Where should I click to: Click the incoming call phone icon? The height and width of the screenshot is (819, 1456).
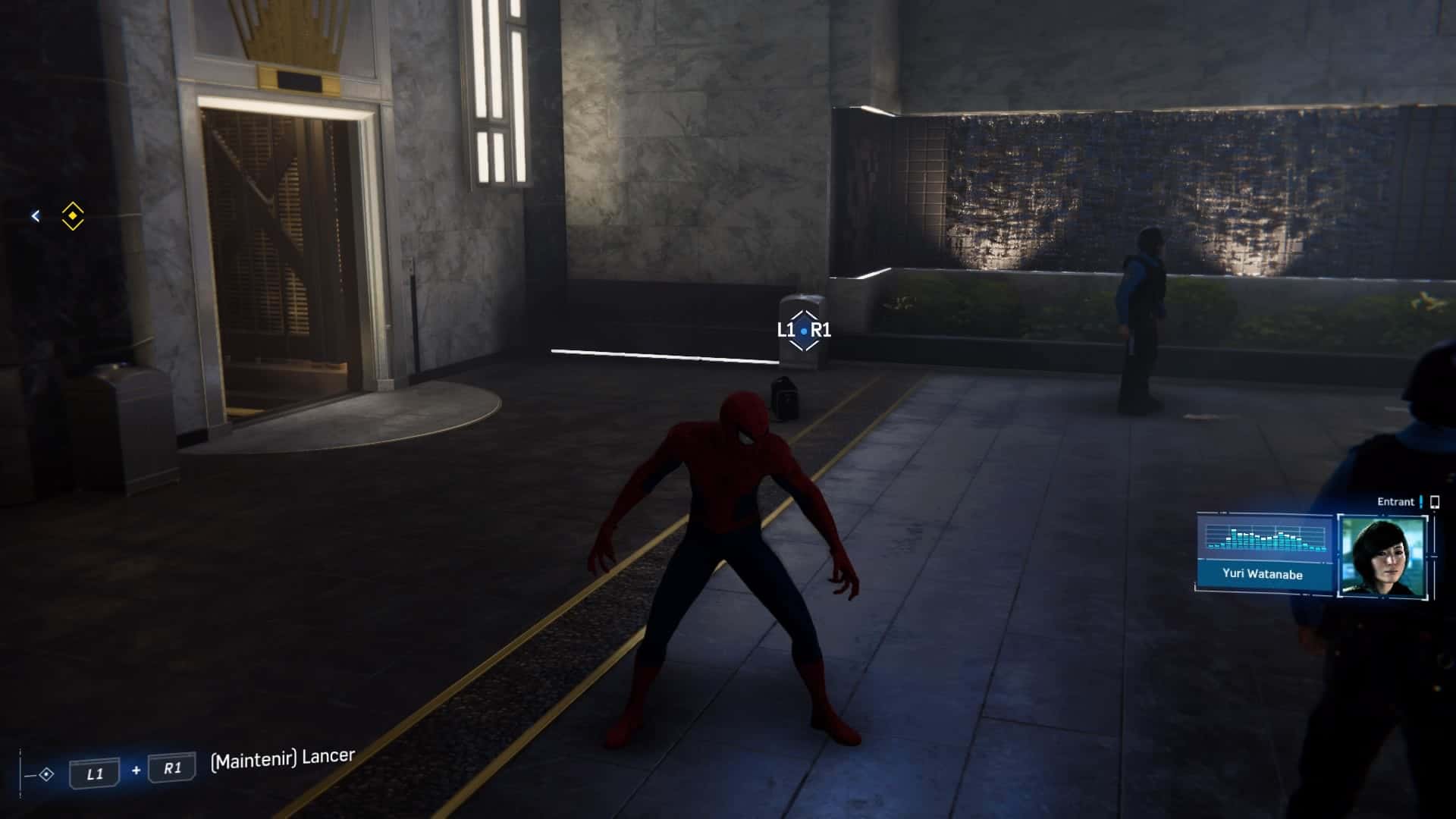tap(1434, 502)
